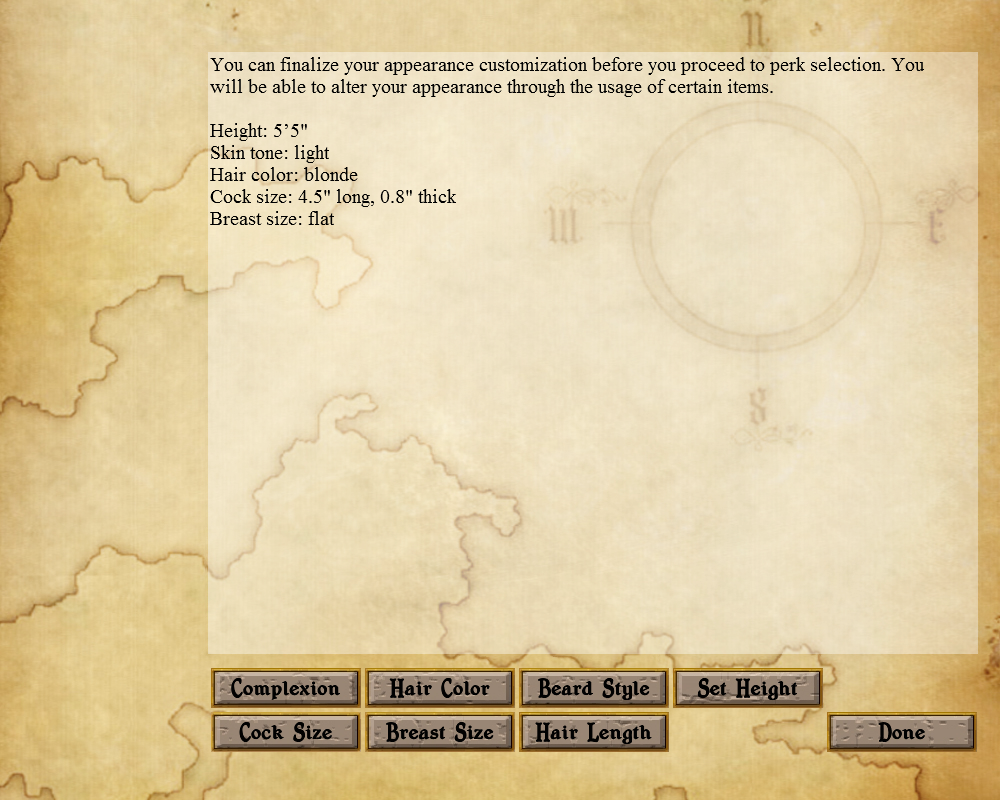Select the Beard Style button
1000x800 pixels.
click(x=594, y=688)
